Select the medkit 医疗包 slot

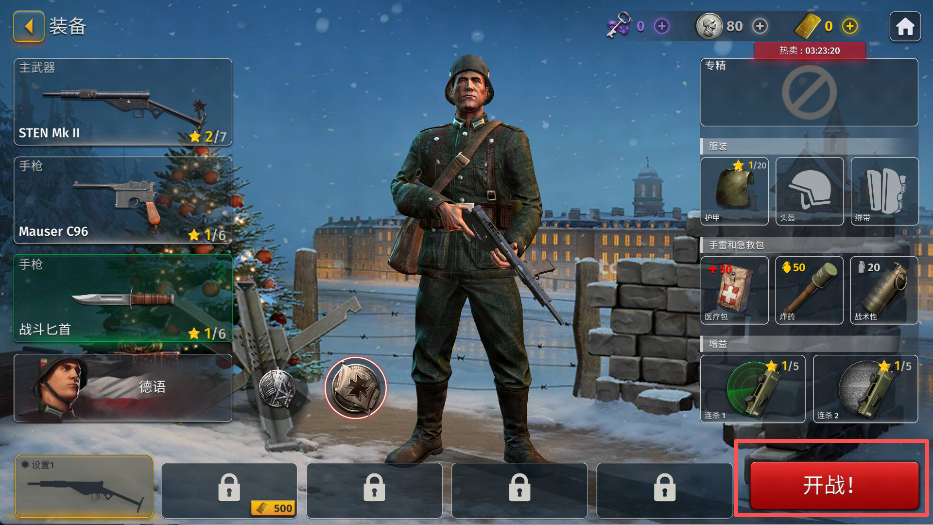(735, 290)
